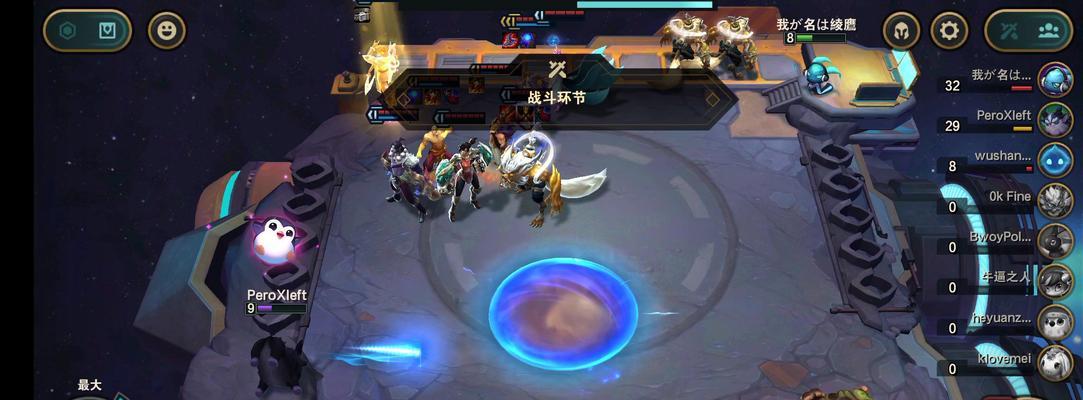Switch to the crossed swords combat view
1083x400 pixels.
[1009, 30]
